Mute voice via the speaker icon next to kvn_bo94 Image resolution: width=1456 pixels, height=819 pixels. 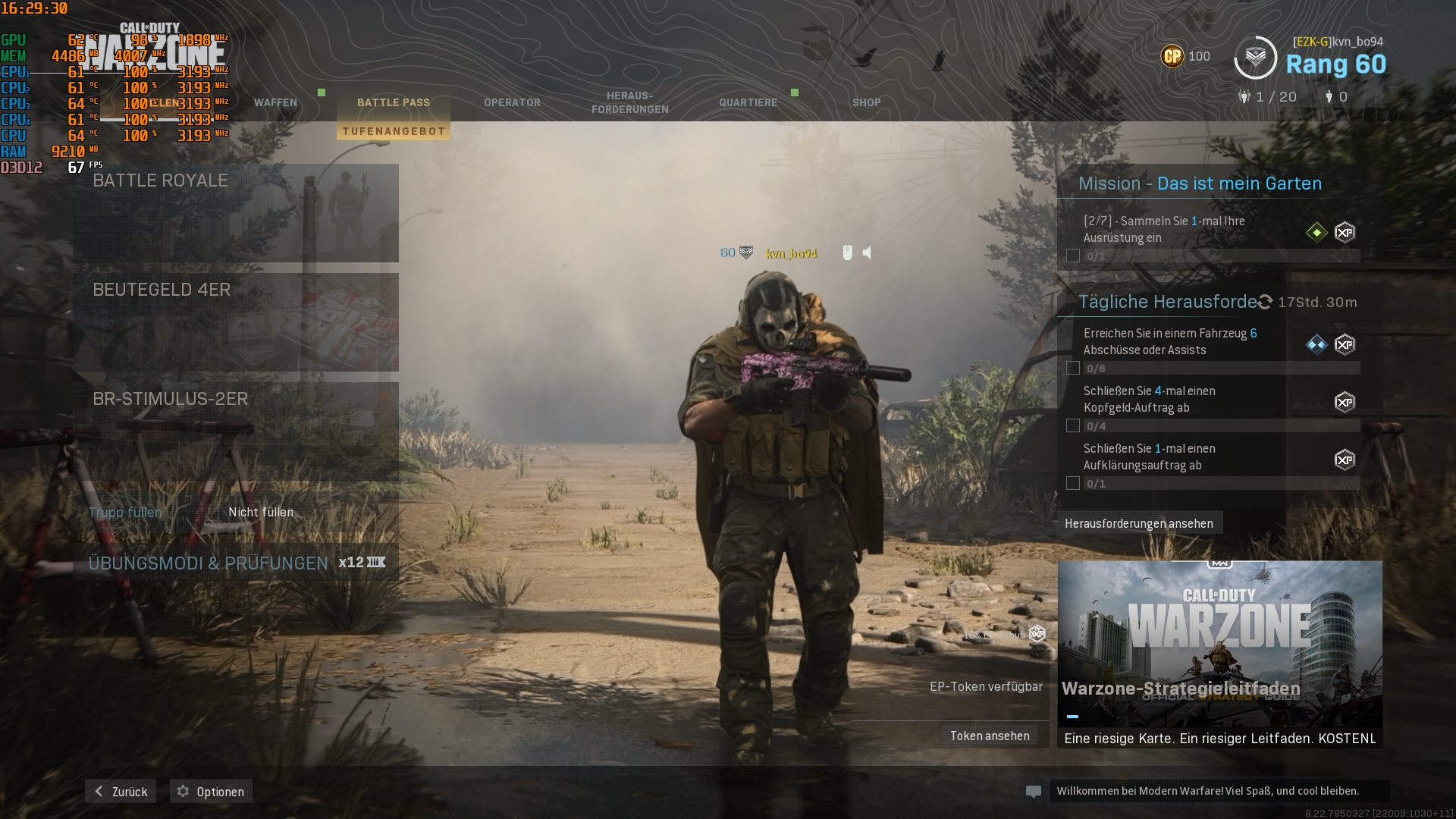[x=867, y=253]
